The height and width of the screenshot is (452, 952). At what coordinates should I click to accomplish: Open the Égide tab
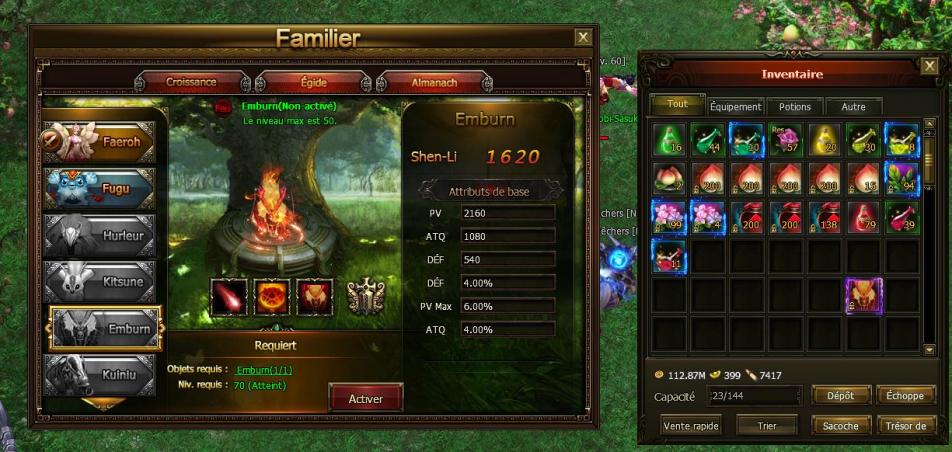(314, 82)
